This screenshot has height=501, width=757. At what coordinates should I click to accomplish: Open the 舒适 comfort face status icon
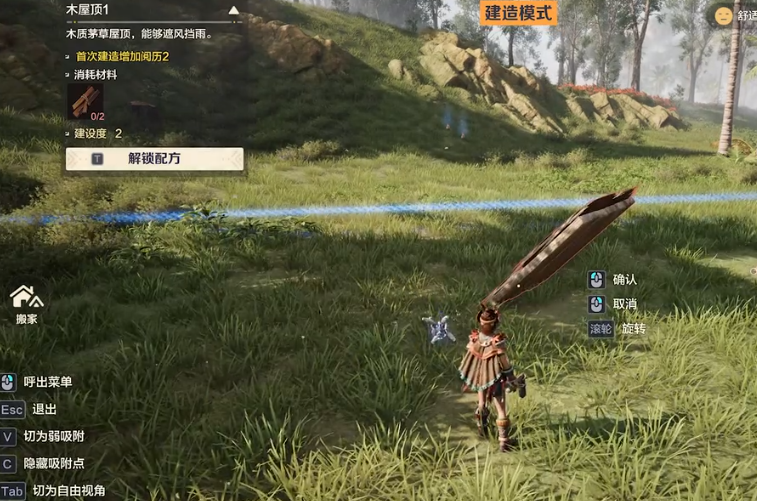click(x=722, y=16)
